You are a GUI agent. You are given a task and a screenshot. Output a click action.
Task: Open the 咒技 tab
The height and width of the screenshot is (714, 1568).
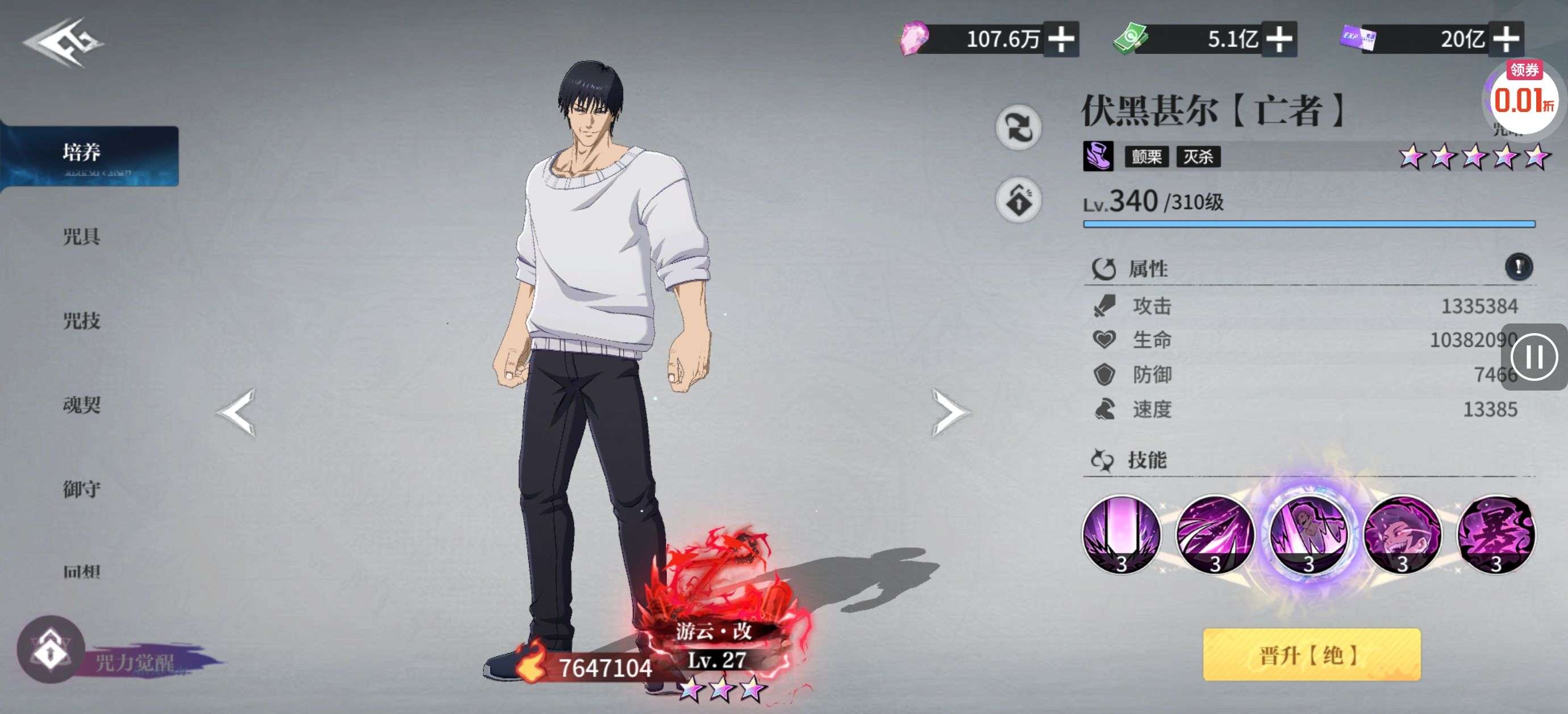[x=82, y=321]
